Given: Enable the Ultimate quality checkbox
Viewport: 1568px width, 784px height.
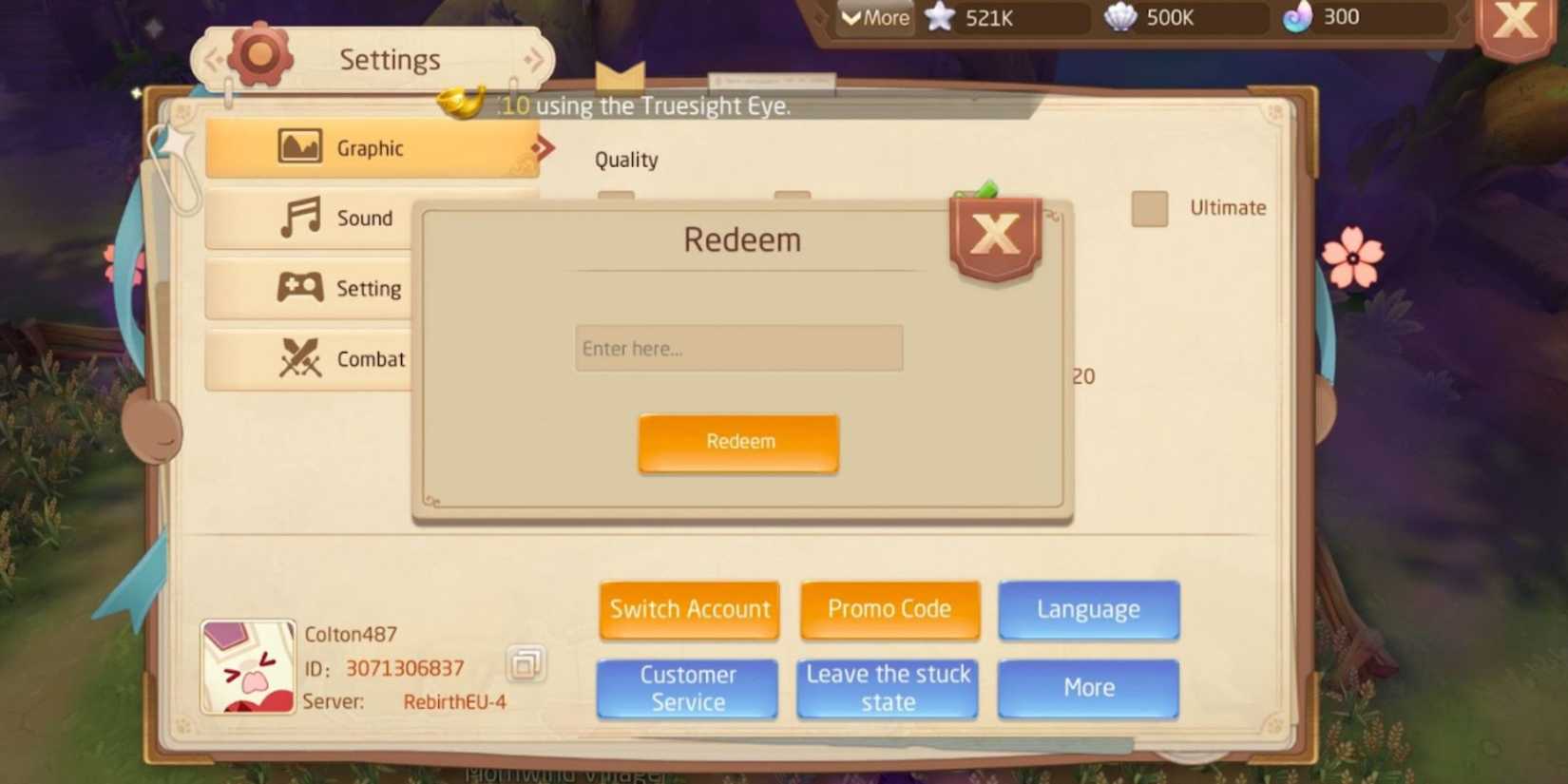Looking at the screenshot, I should (1148, 208).
